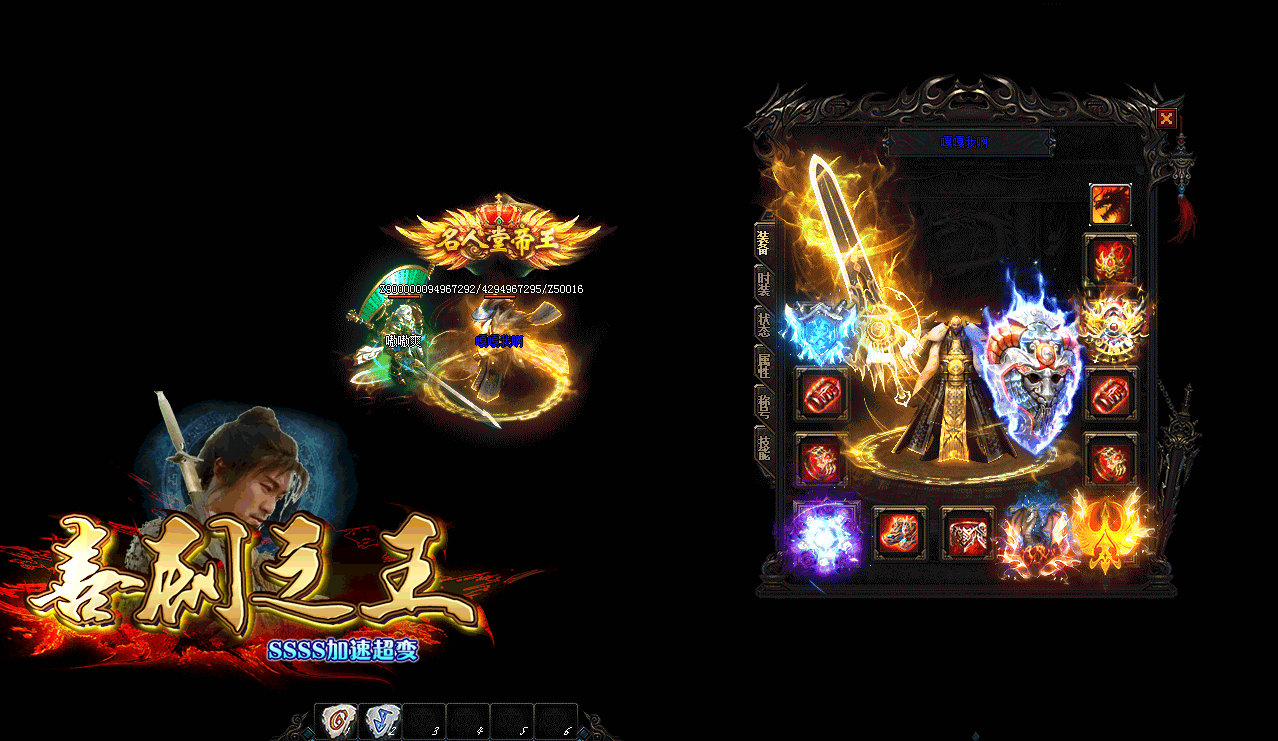Pick the red boots equipment slot
1278x741 pixels.
click(x=899, y=533)
